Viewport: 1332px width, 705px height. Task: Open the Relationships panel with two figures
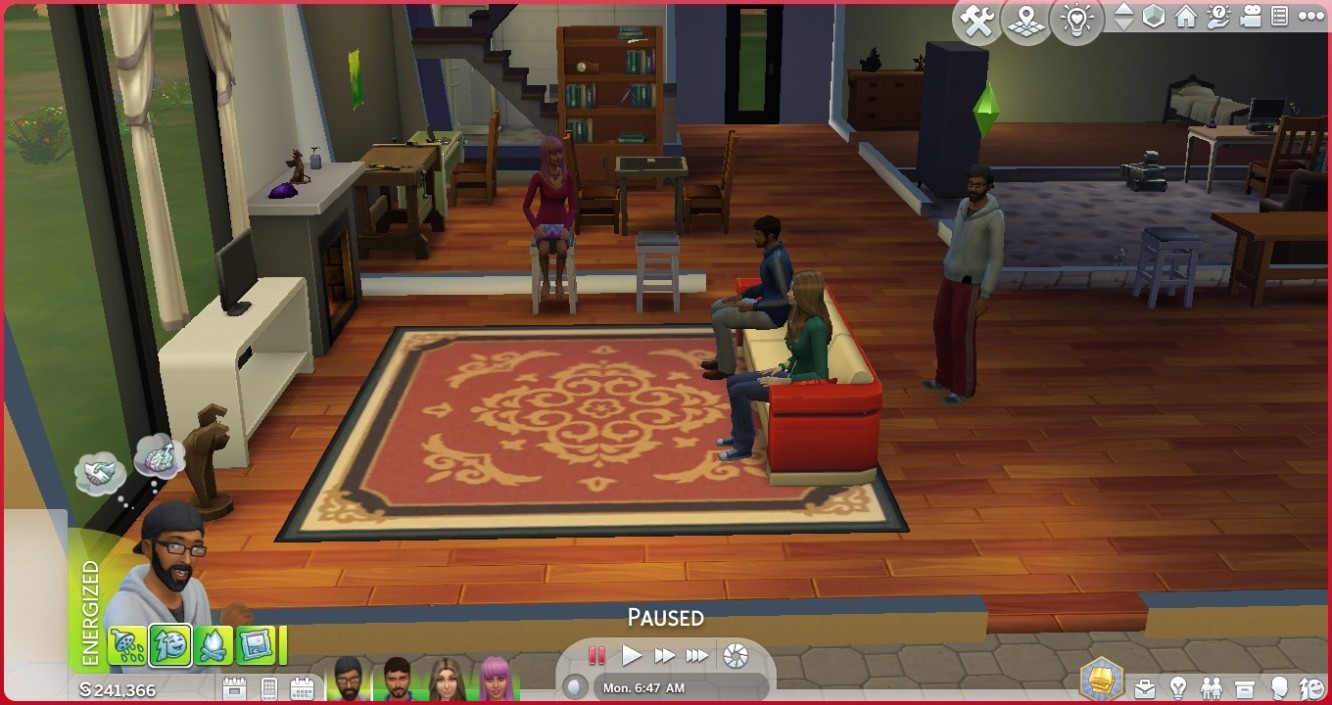[1211, 688]
